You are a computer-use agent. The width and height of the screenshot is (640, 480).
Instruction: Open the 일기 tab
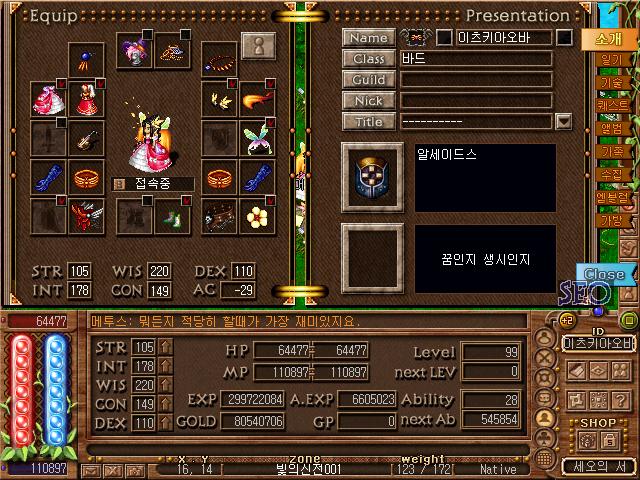click(610, 60)
